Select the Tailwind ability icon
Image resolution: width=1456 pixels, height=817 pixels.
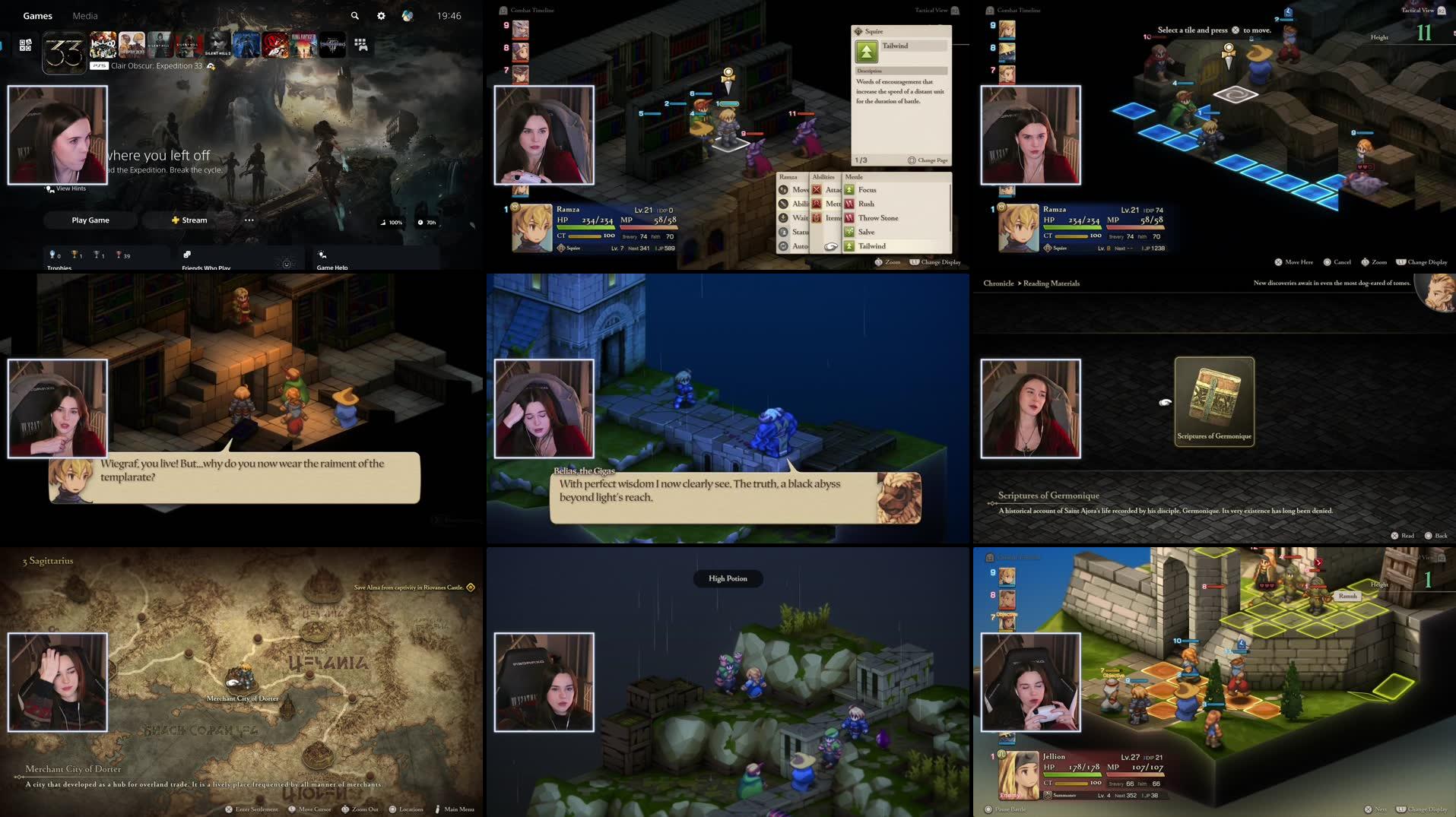849,246
